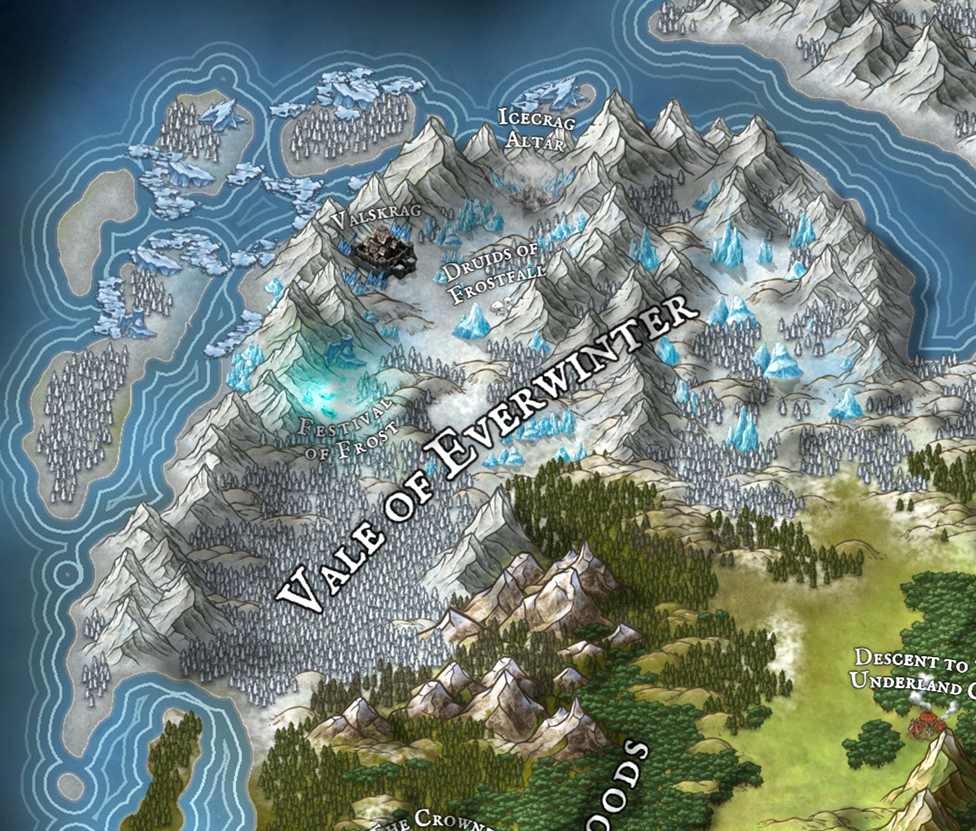The image size is (976, 831).
Task: Select the Valskrag fortress location
Action: click(x=383, y=245)
